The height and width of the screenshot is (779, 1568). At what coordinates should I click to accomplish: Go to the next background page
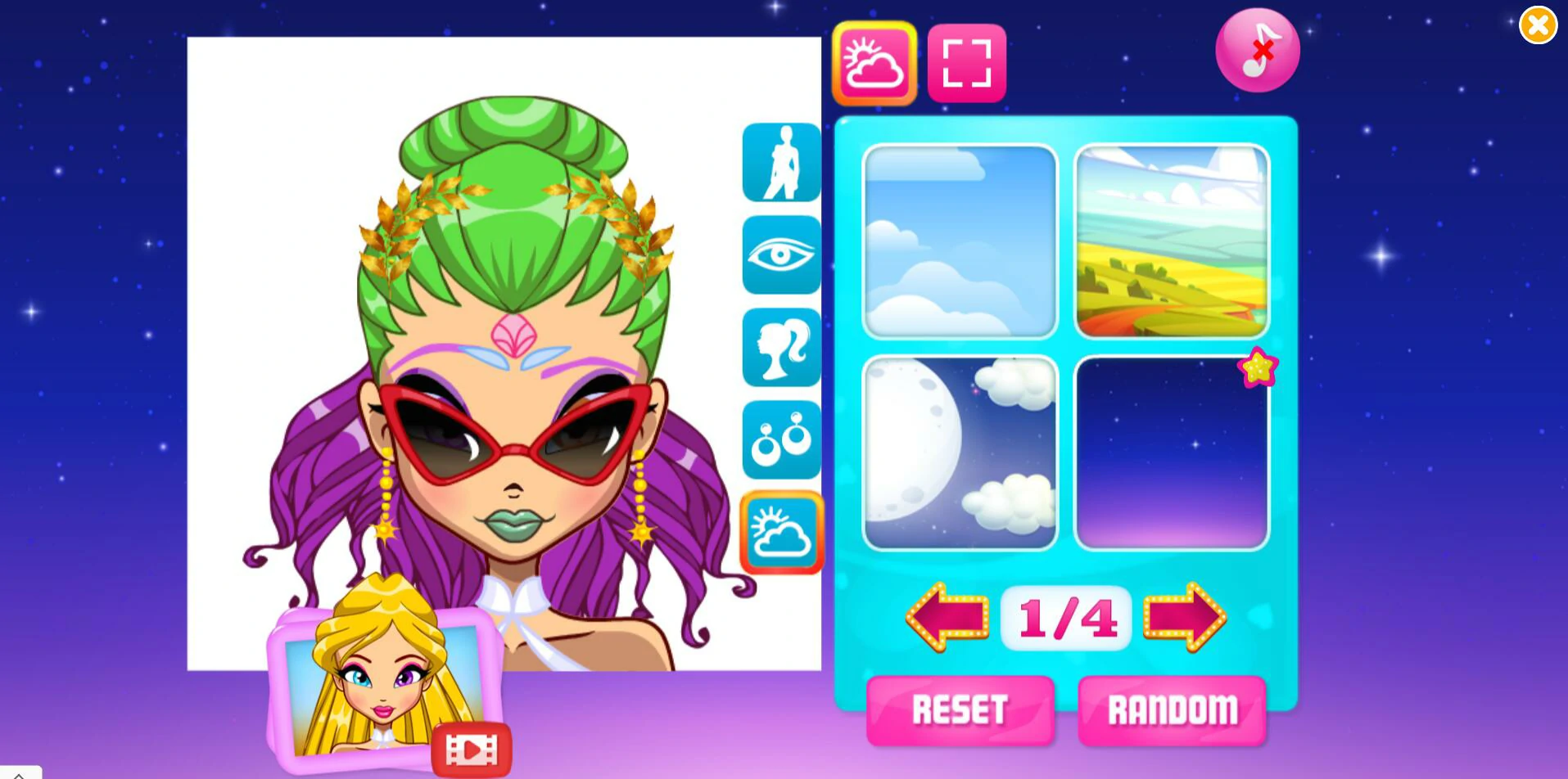pyautogui.click(x=1186, y=619)
